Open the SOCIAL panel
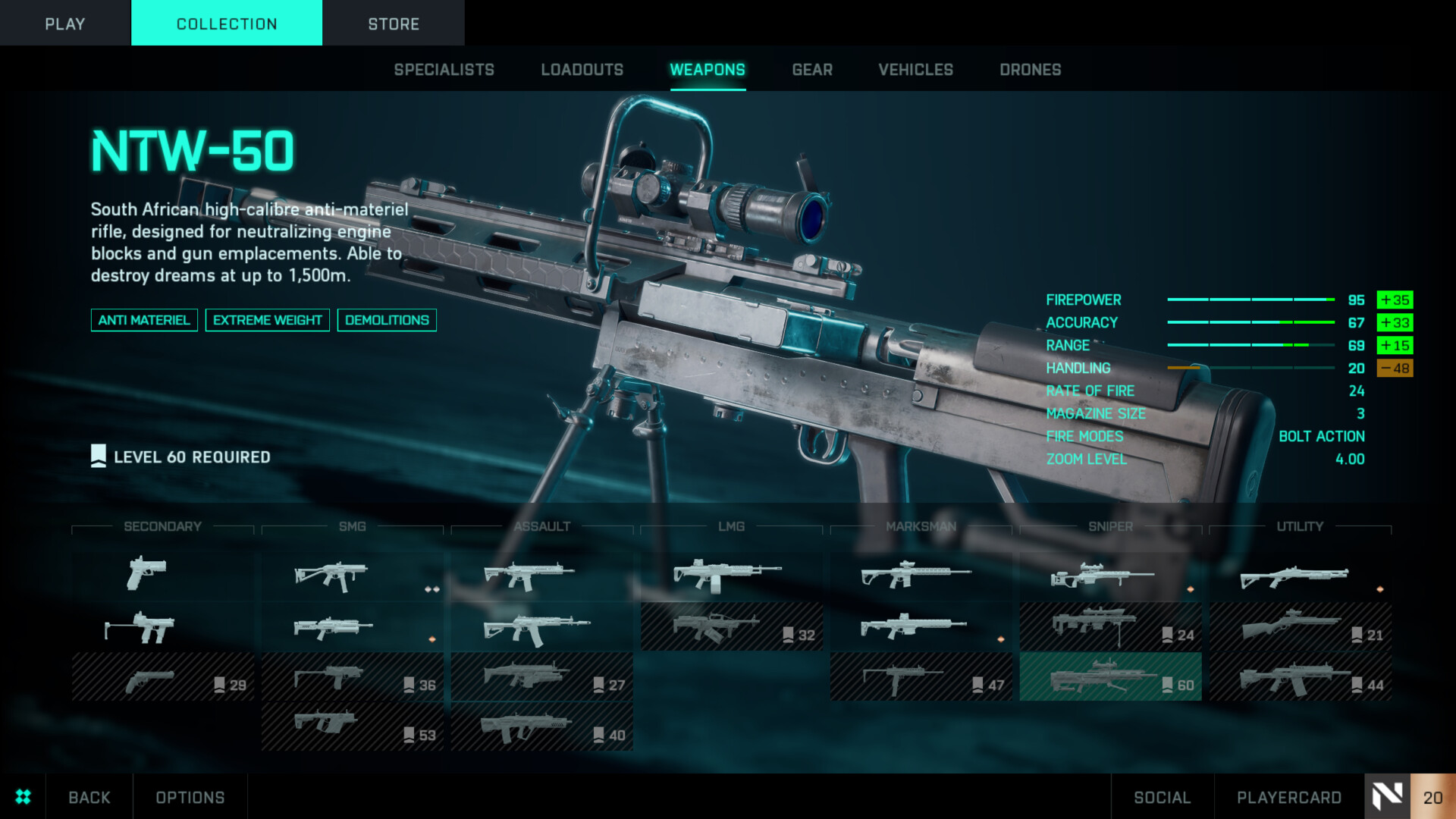The image size is (1456, 819). pyautogui.click(x=1162, y=797)
